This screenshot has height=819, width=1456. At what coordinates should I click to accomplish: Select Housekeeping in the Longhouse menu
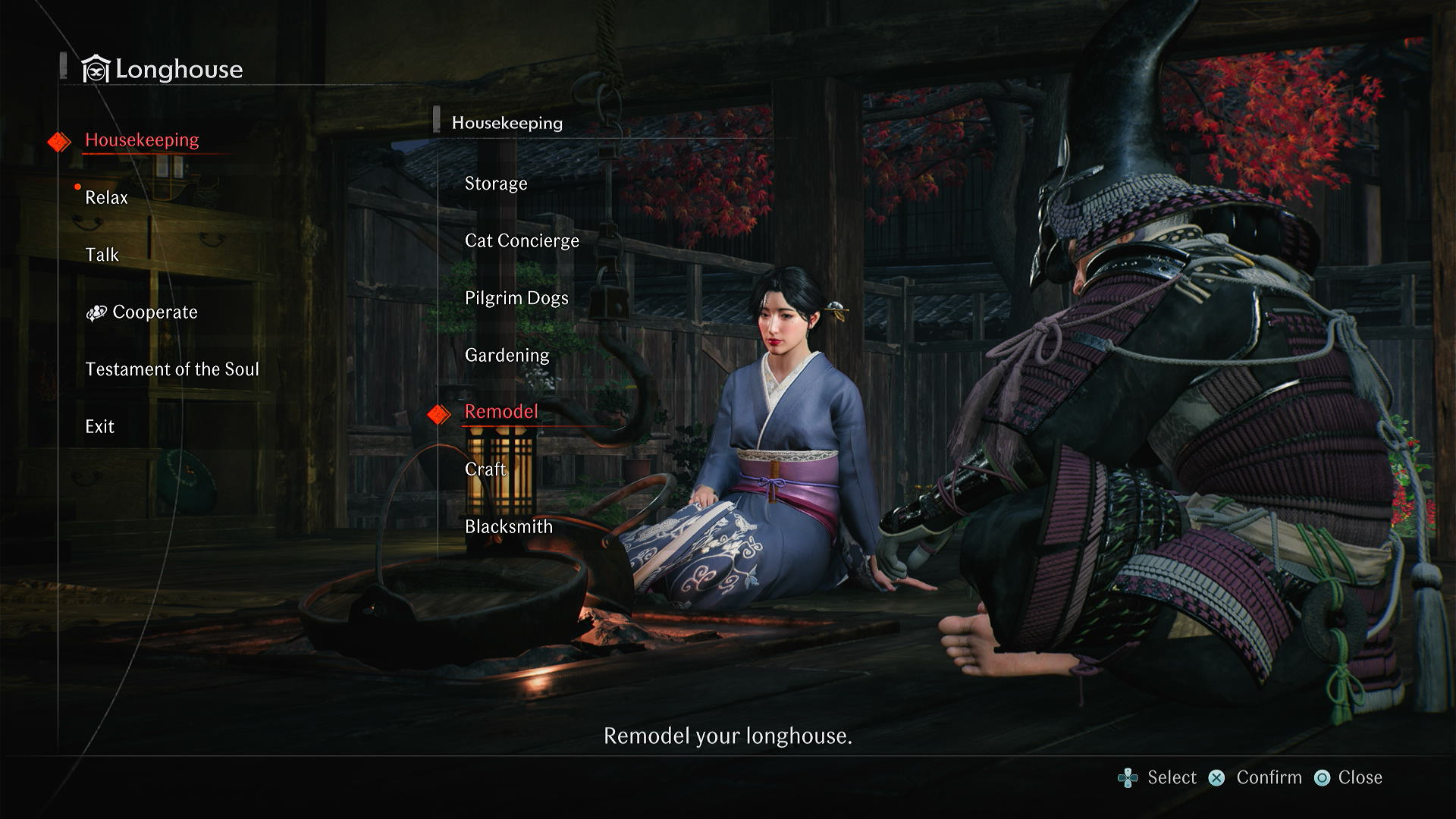pyautogui.click(x=142, y=140)
